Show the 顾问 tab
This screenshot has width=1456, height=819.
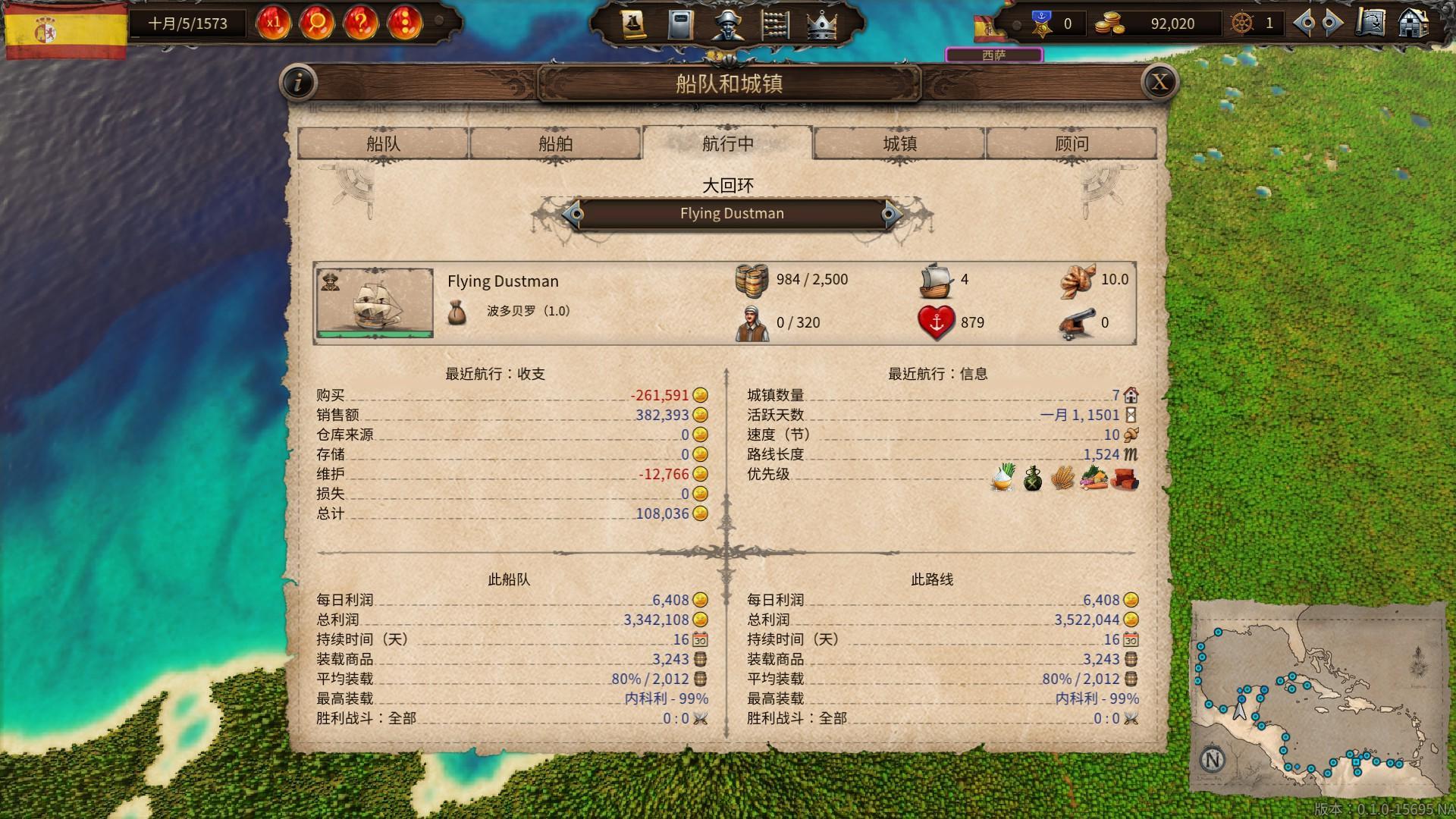[x=1071, y=143]
